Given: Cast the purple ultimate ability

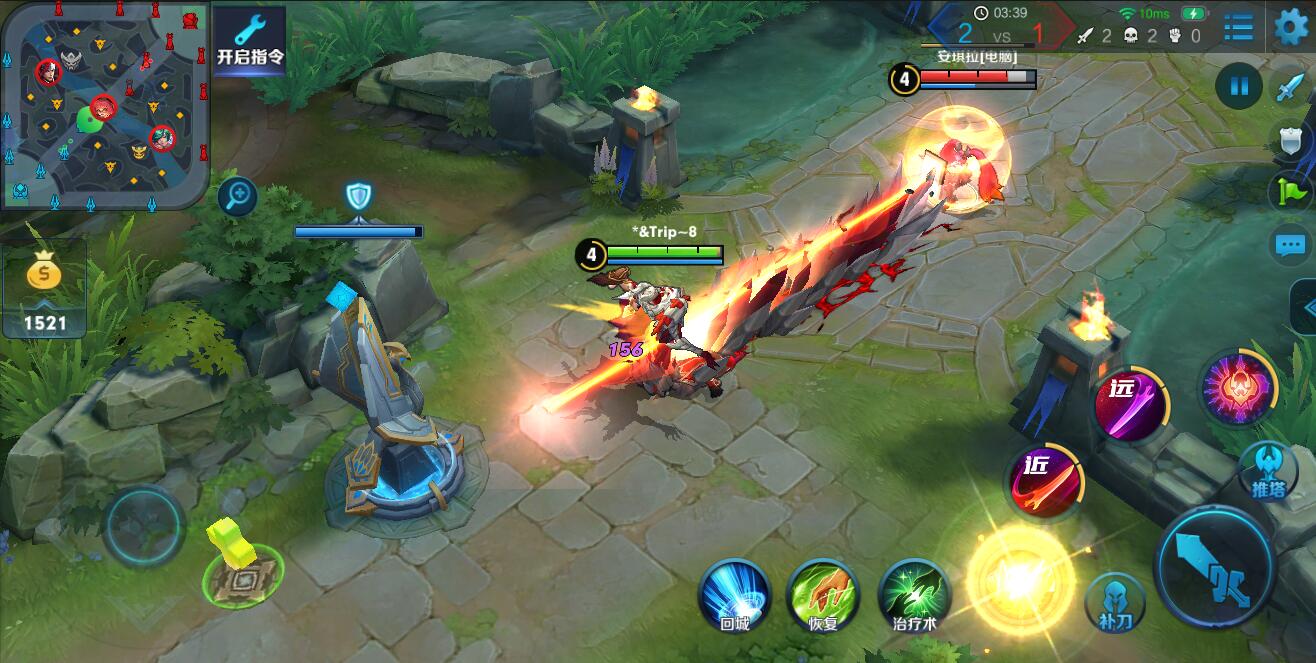Looking at the screenshot, I should 1239,389.
